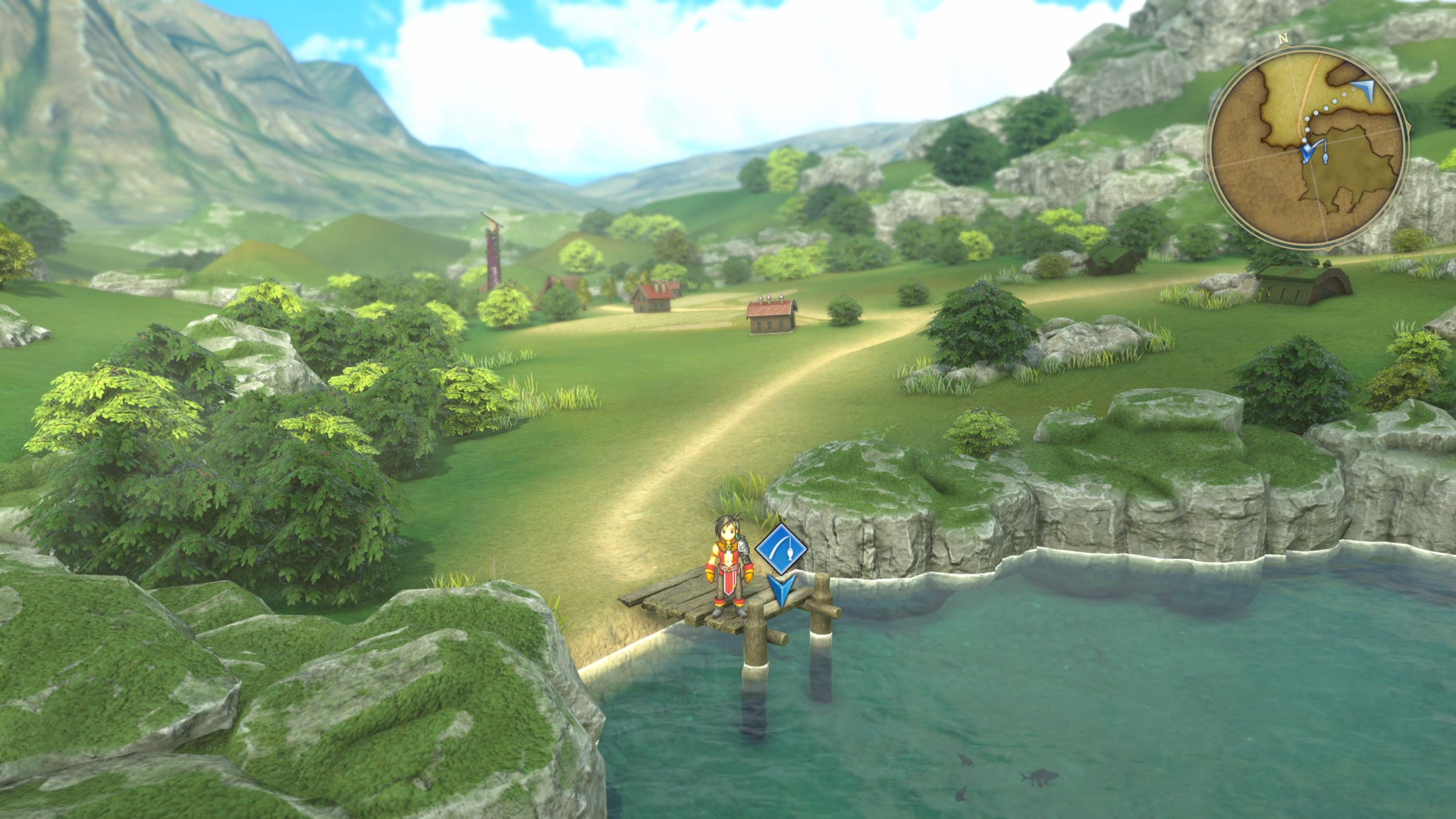Click the player character standing on the pier

pos(728,563)
